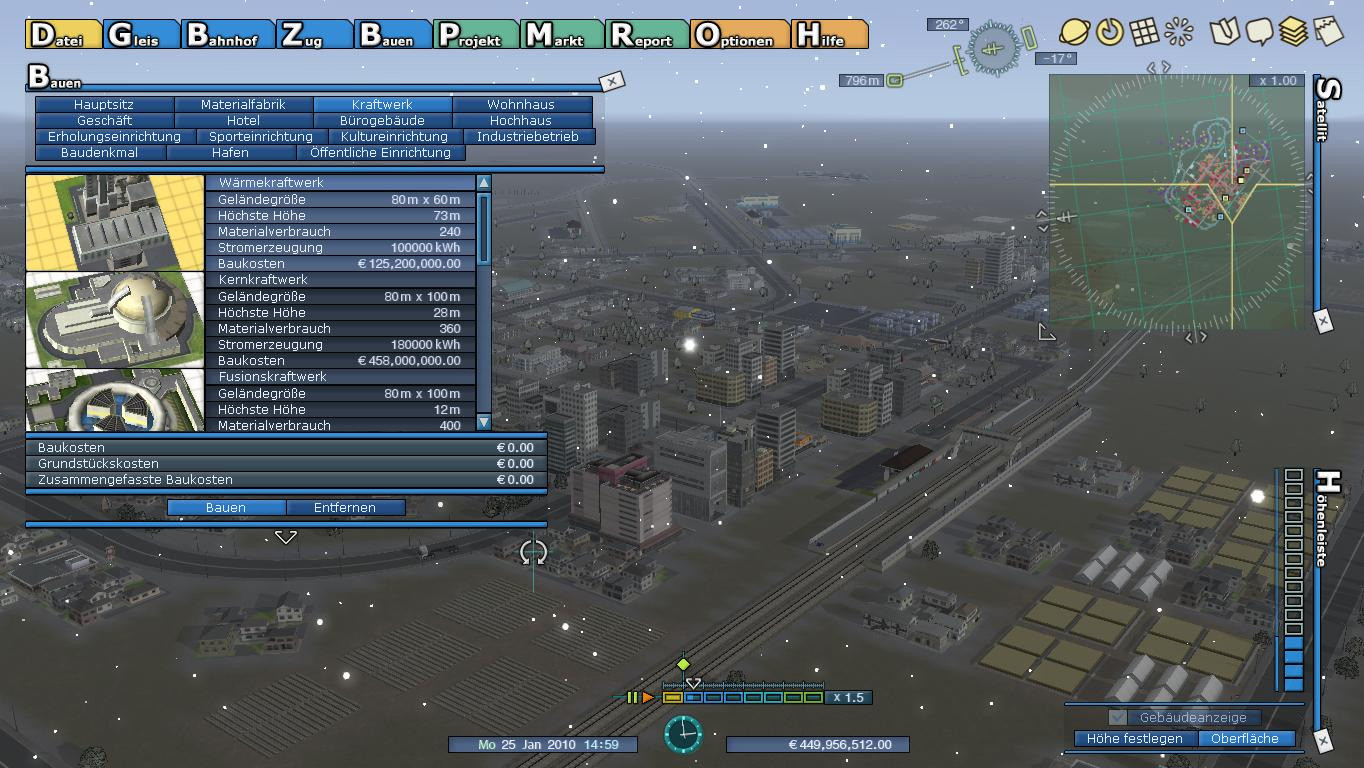The width and height of the screenshot is (1364, 768).
Task: Pause the game with the pause button
Action: coord(632,697)
